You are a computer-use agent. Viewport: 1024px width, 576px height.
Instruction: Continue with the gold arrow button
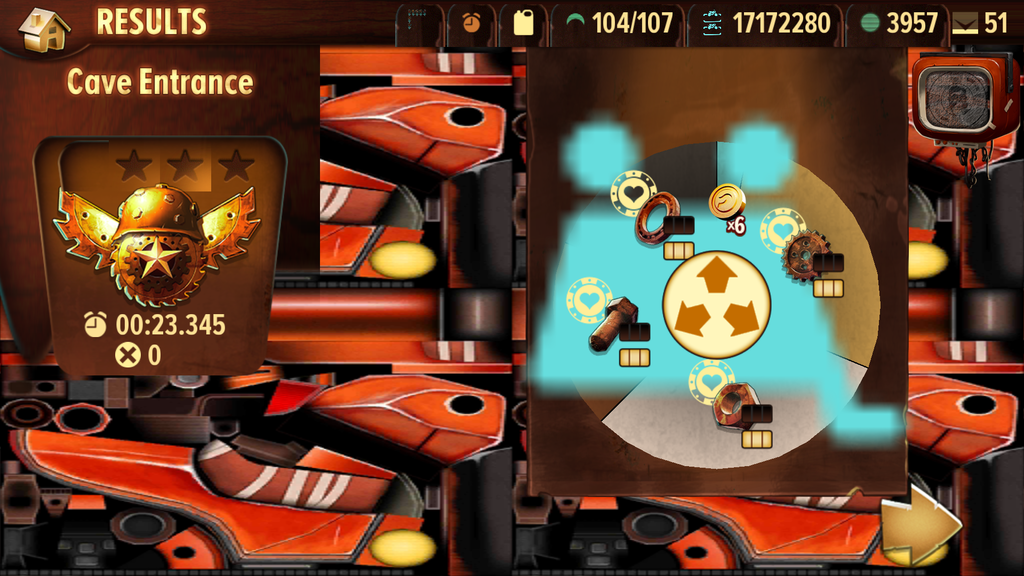click(919, 525)
